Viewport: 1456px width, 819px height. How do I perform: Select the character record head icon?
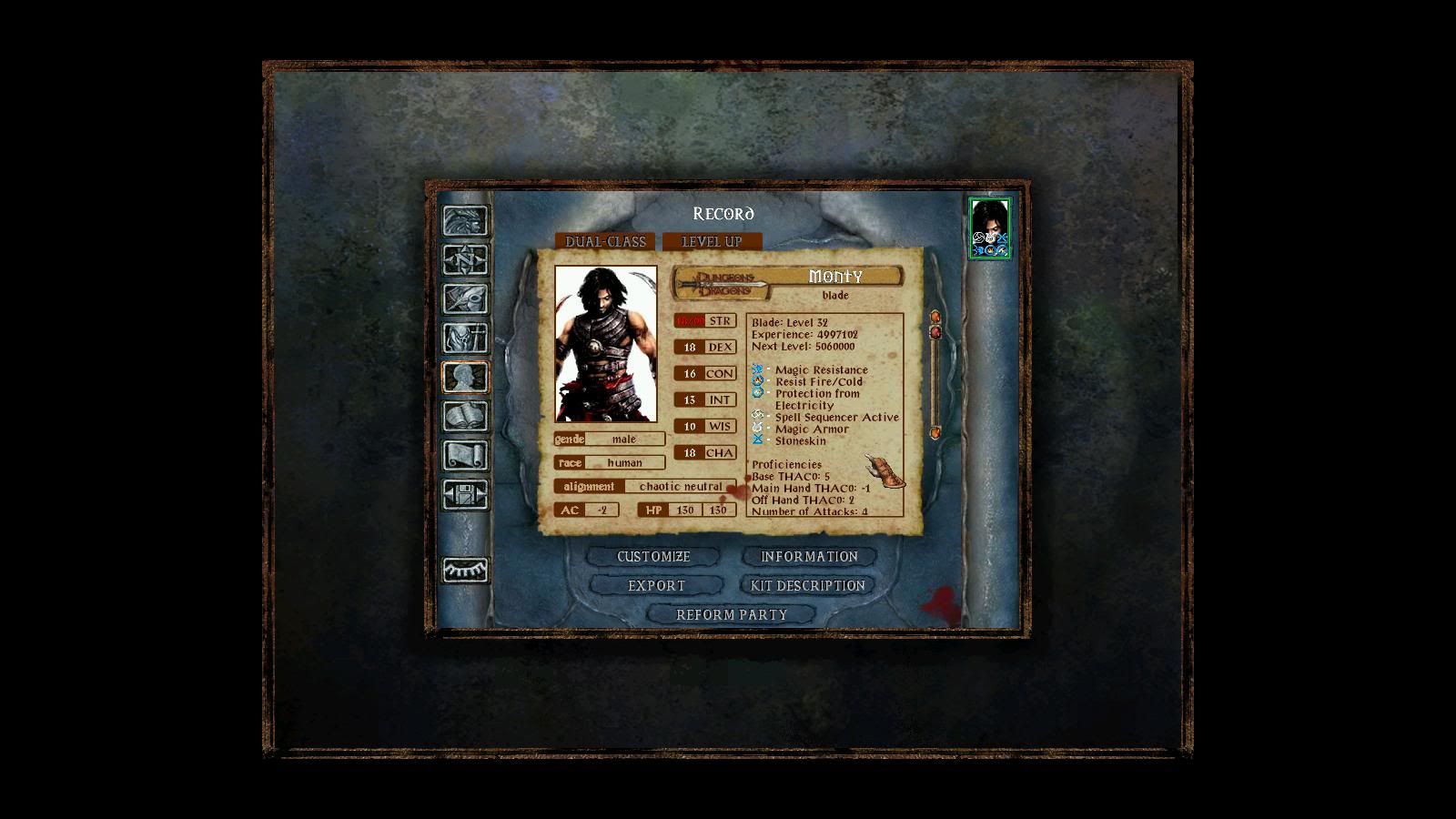465,377
